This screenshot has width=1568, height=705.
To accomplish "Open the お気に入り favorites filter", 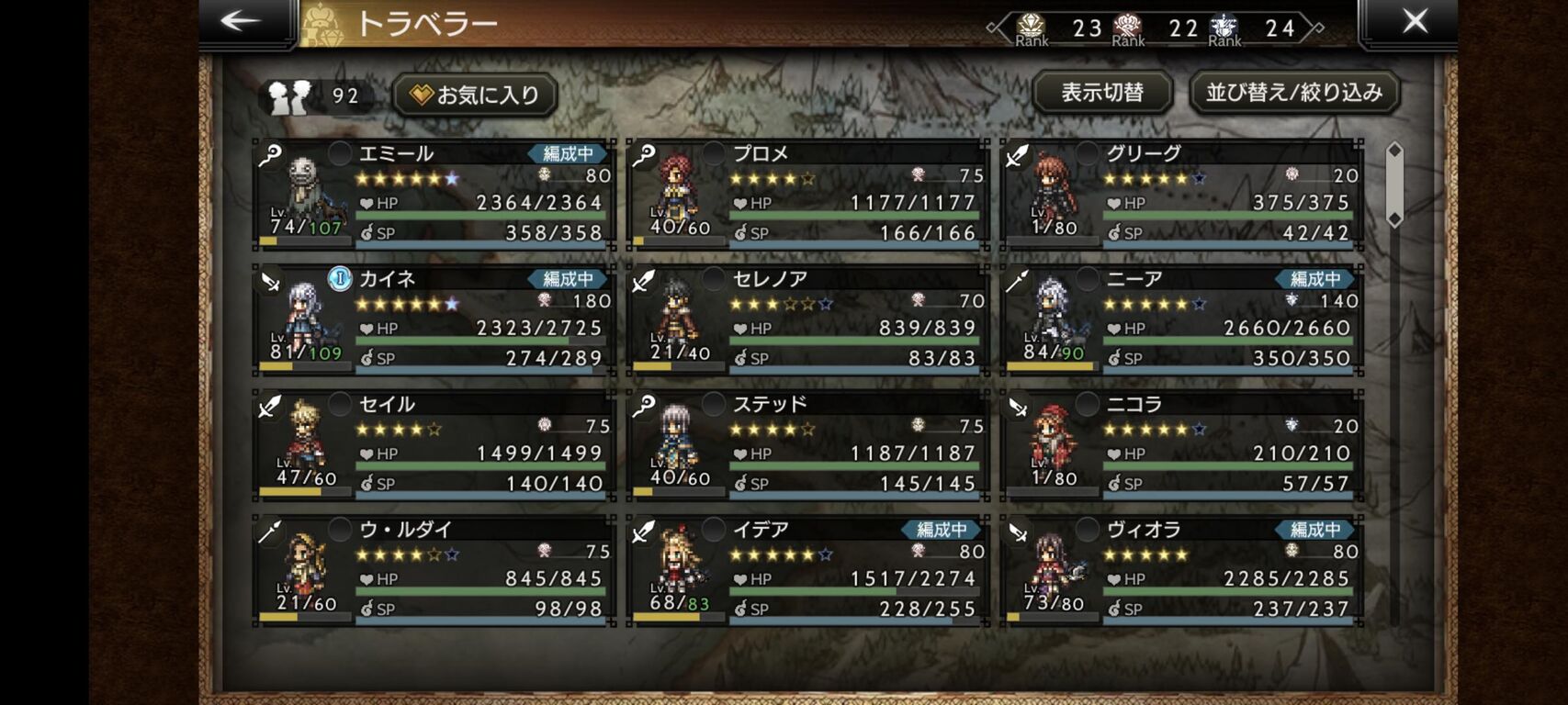I will pos(475,95).
